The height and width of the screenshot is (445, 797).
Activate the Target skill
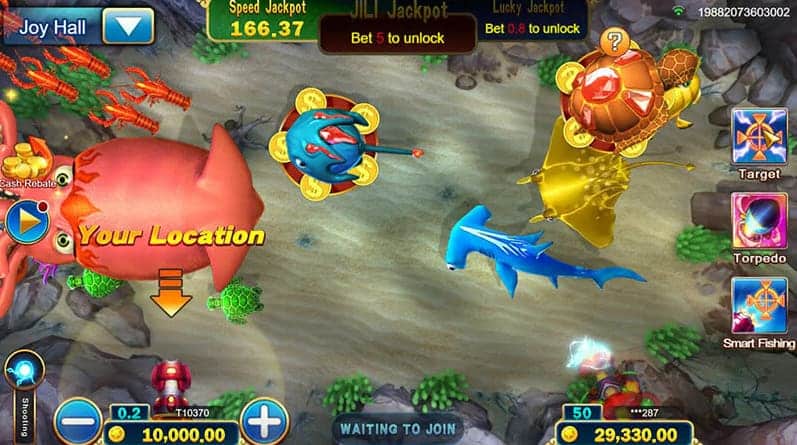tap(759, 136)
